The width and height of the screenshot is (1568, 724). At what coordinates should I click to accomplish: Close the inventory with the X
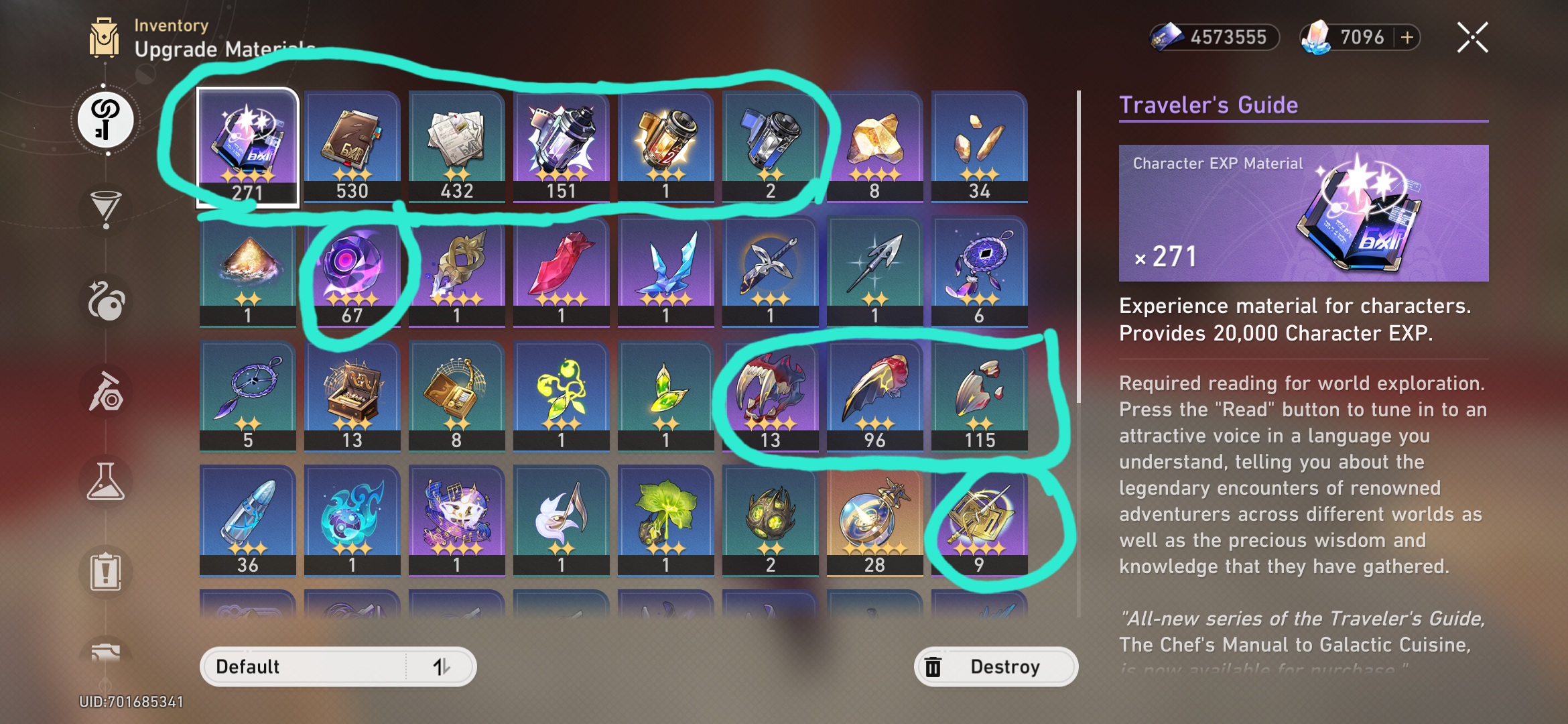click(x=1472, y=38)
